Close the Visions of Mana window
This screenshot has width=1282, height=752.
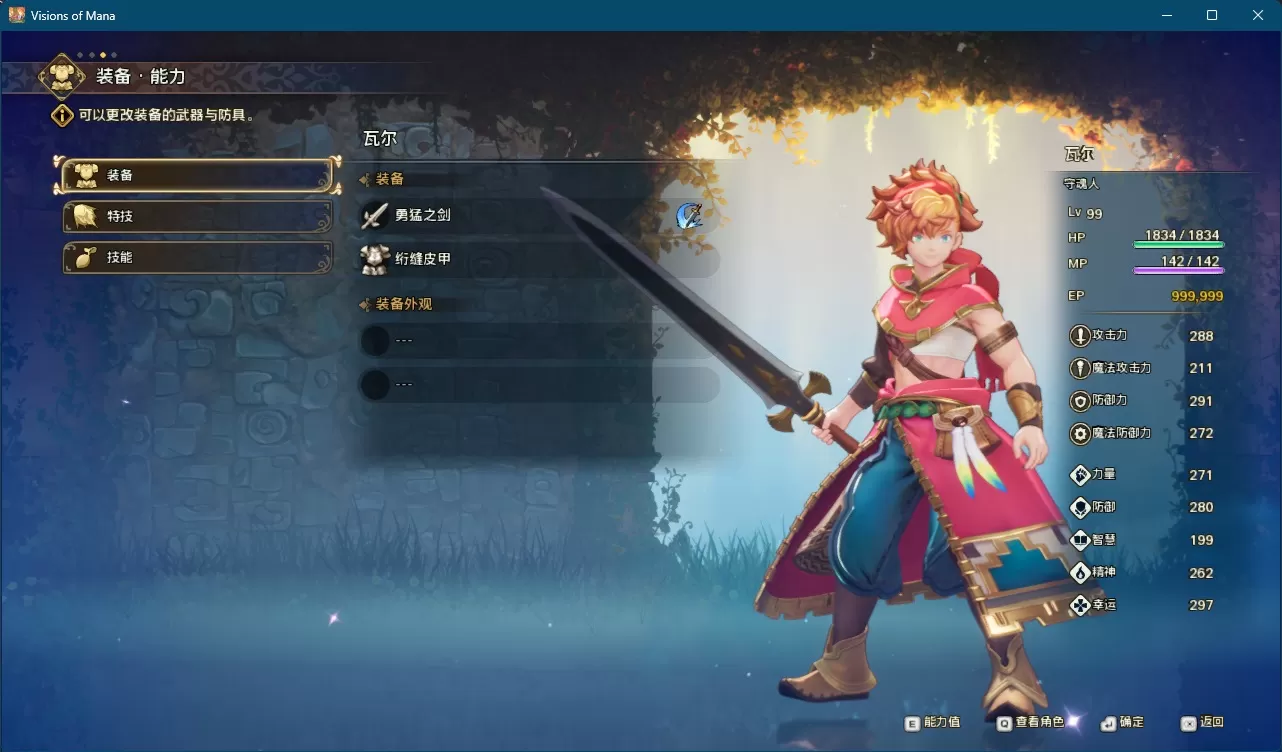click(x=1258, y=15)
